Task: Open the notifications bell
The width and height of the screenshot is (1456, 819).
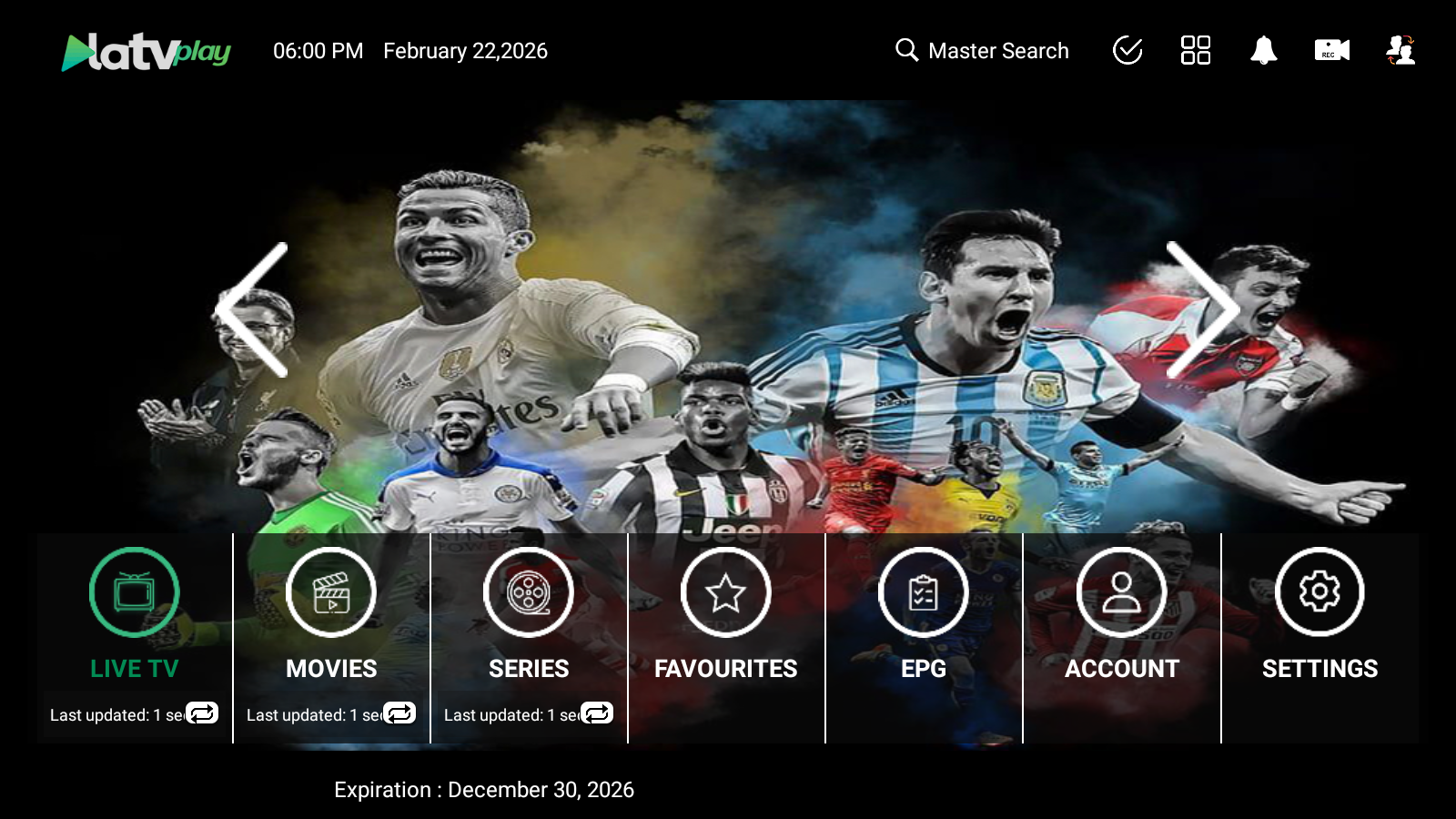Action: click(1263, 51)
